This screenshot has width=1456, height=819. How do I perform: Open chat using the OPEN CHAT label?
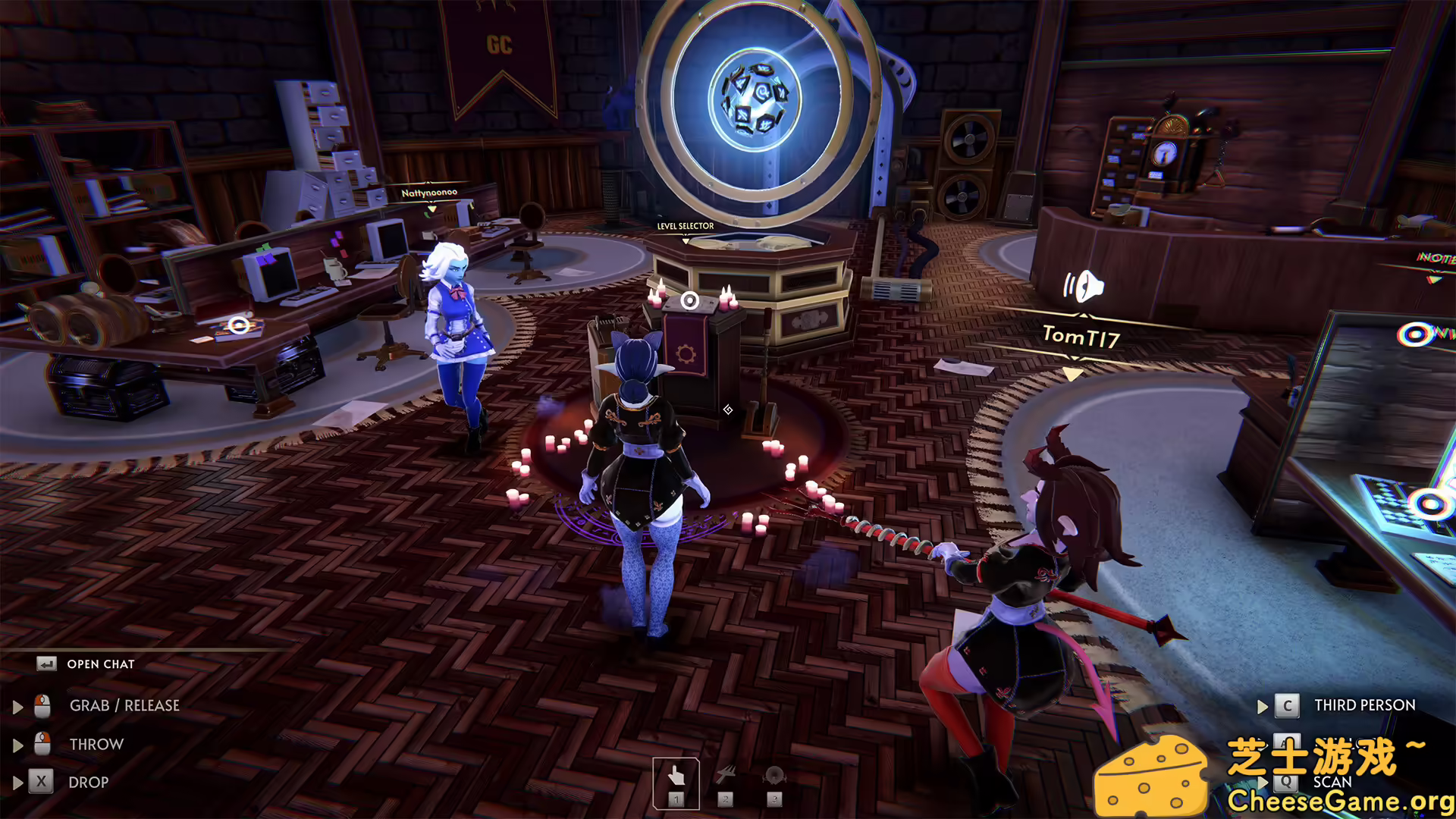tap(100, 664)
